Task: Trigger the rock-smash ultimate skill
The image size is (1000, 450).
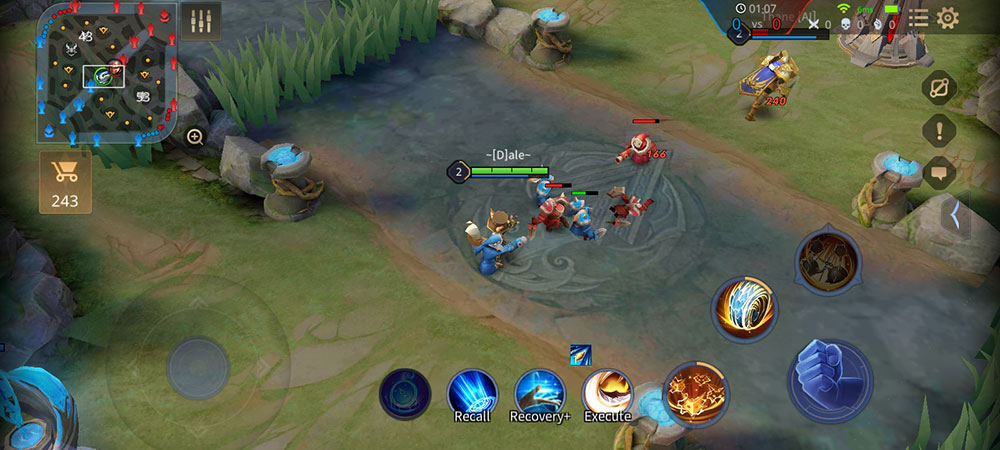Action: 828,262
